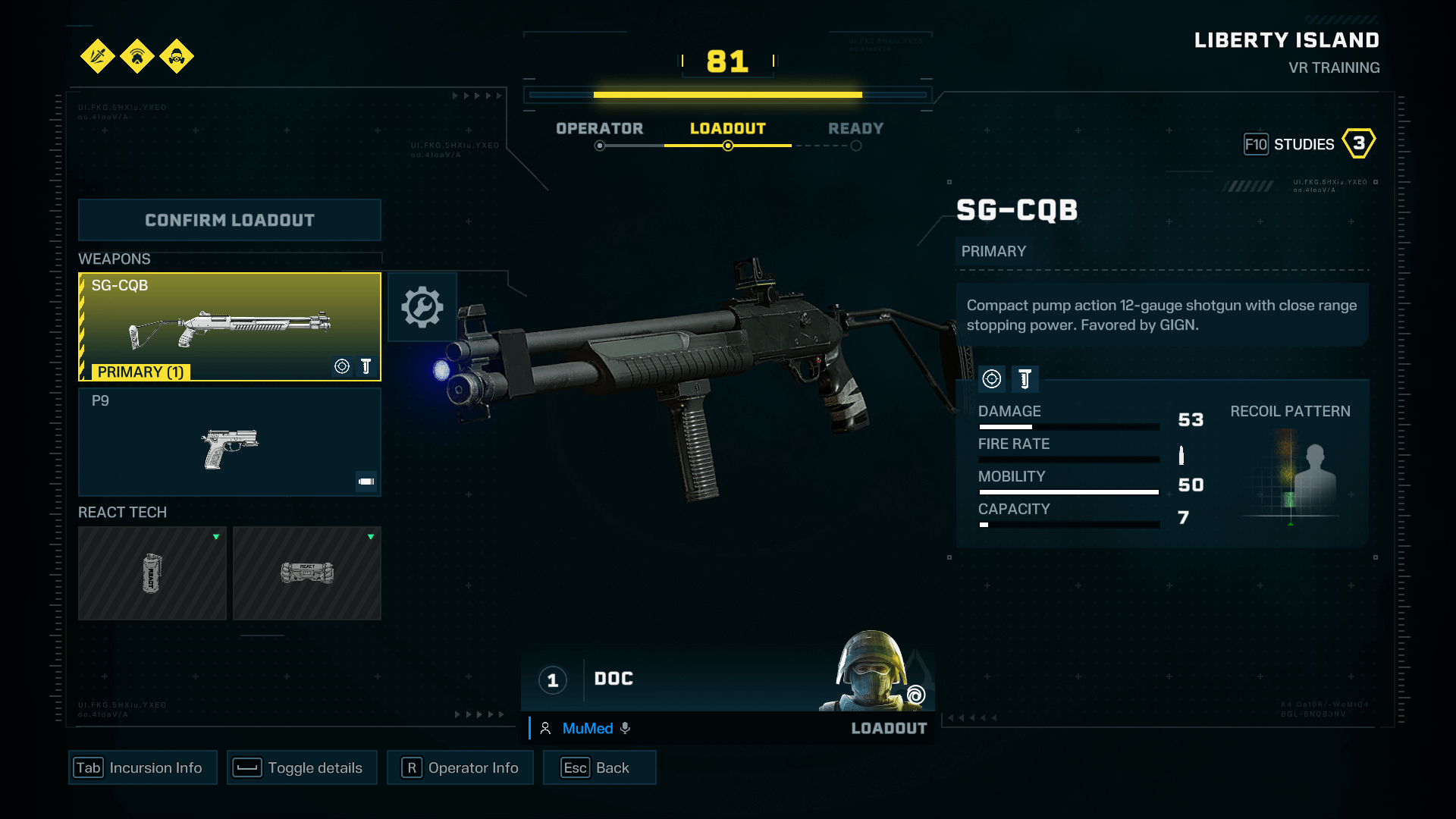Open the weapon customization gear icon

click(422, 307)
